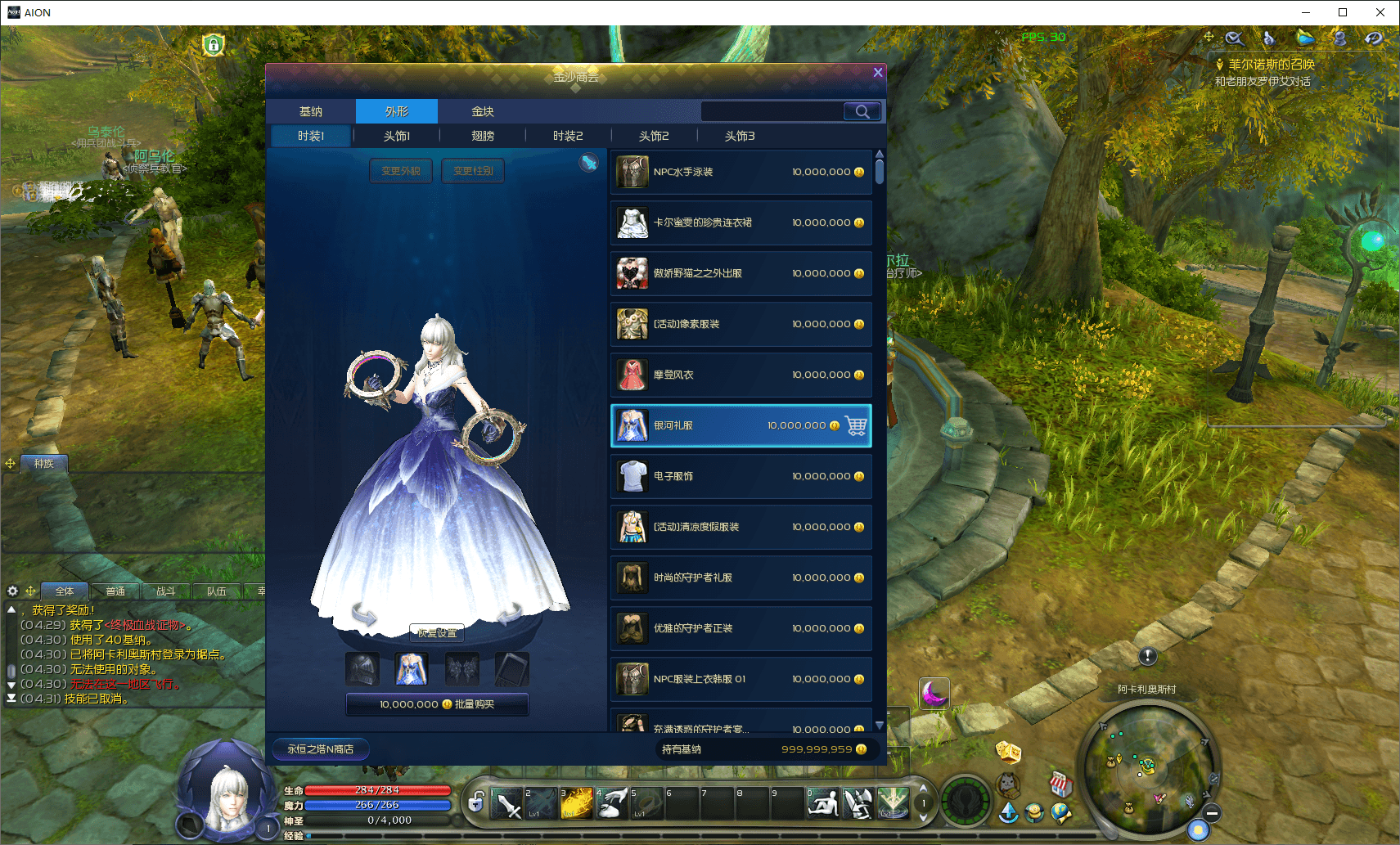1400x845 pixels.
Task: Select the shop search magnifier button
Action: pos(862,111)
